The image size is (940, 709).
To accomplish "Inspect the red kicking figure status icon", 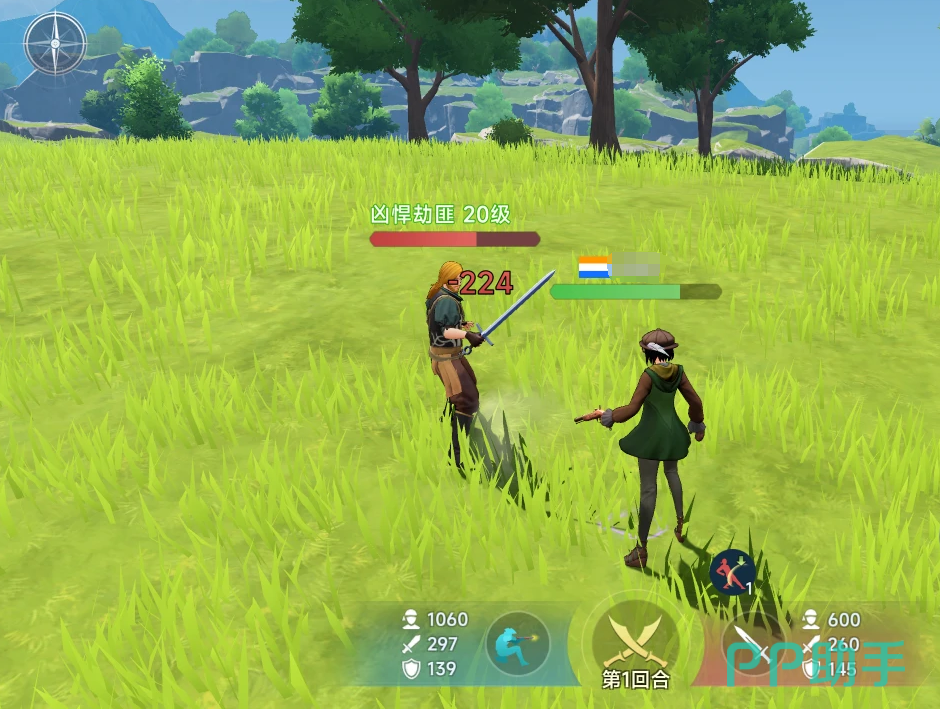I will click(731, 571).
